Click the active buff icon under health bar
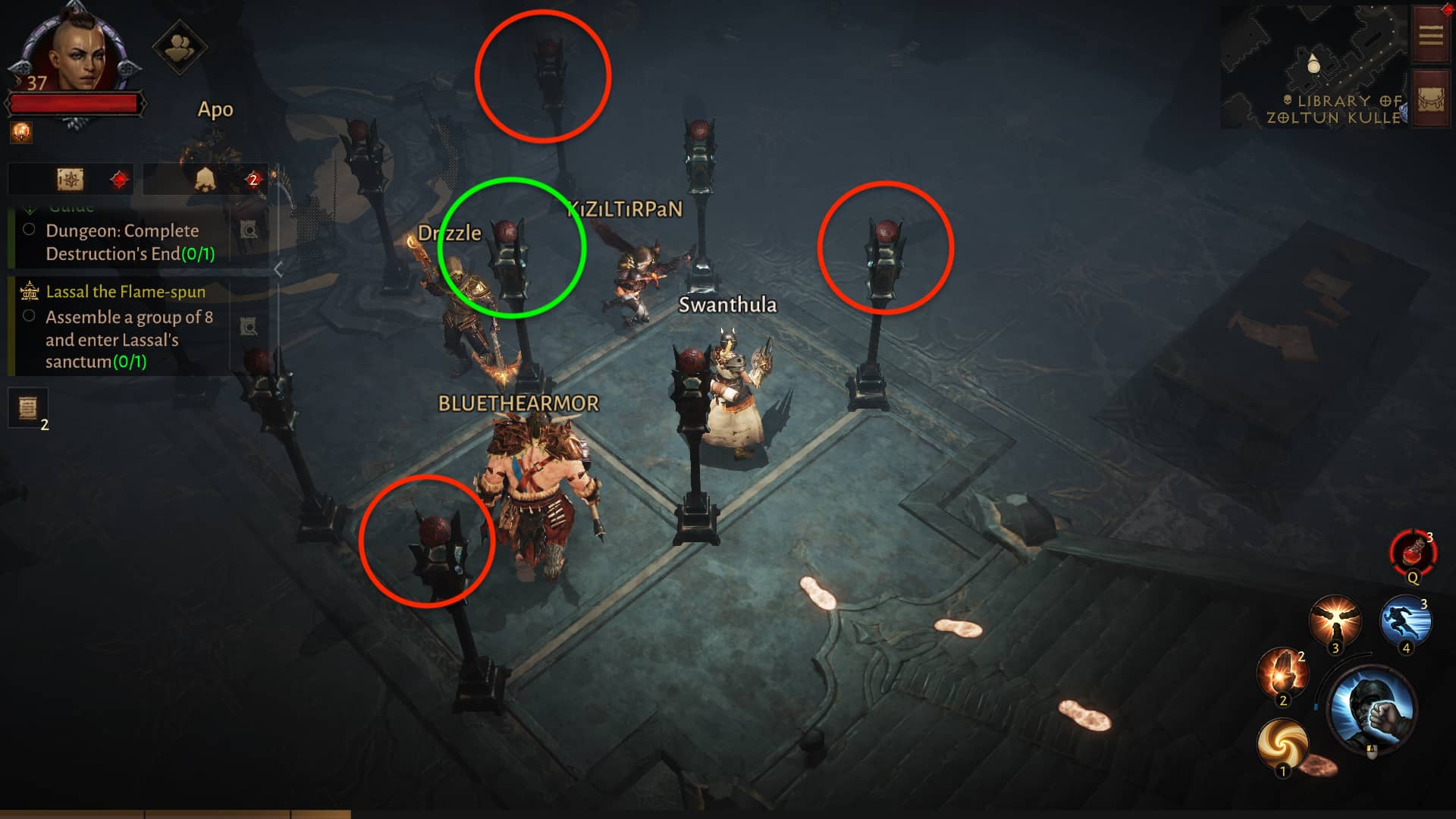Image resolution: width=1456 pixels, height=819 pixels. pos(21,133)
